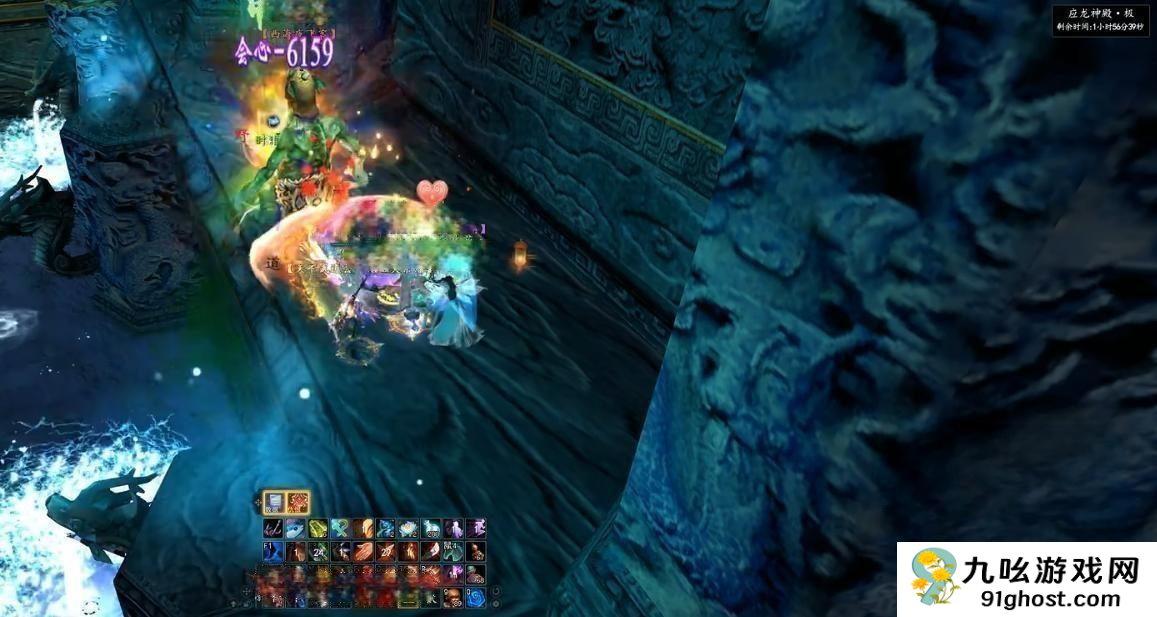Viewport: 1157px width, 617px height.
Task: Activate the blue-white fish skill
Action: click(x=296, y=528)
